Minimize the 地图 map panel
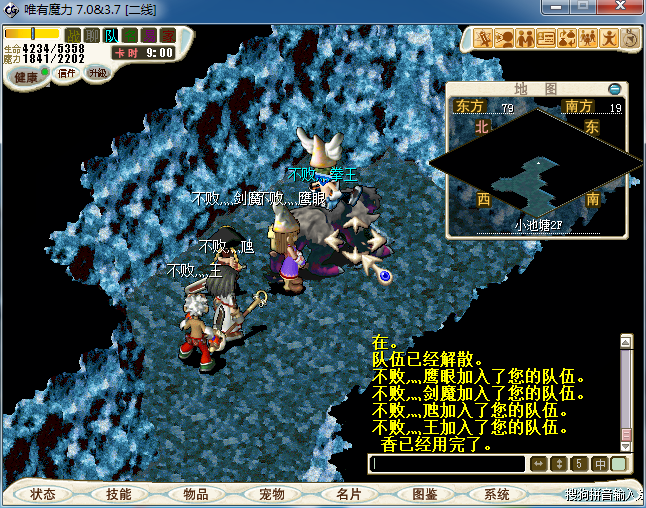Screen dimensions: 646x508 tap(616, 89)
